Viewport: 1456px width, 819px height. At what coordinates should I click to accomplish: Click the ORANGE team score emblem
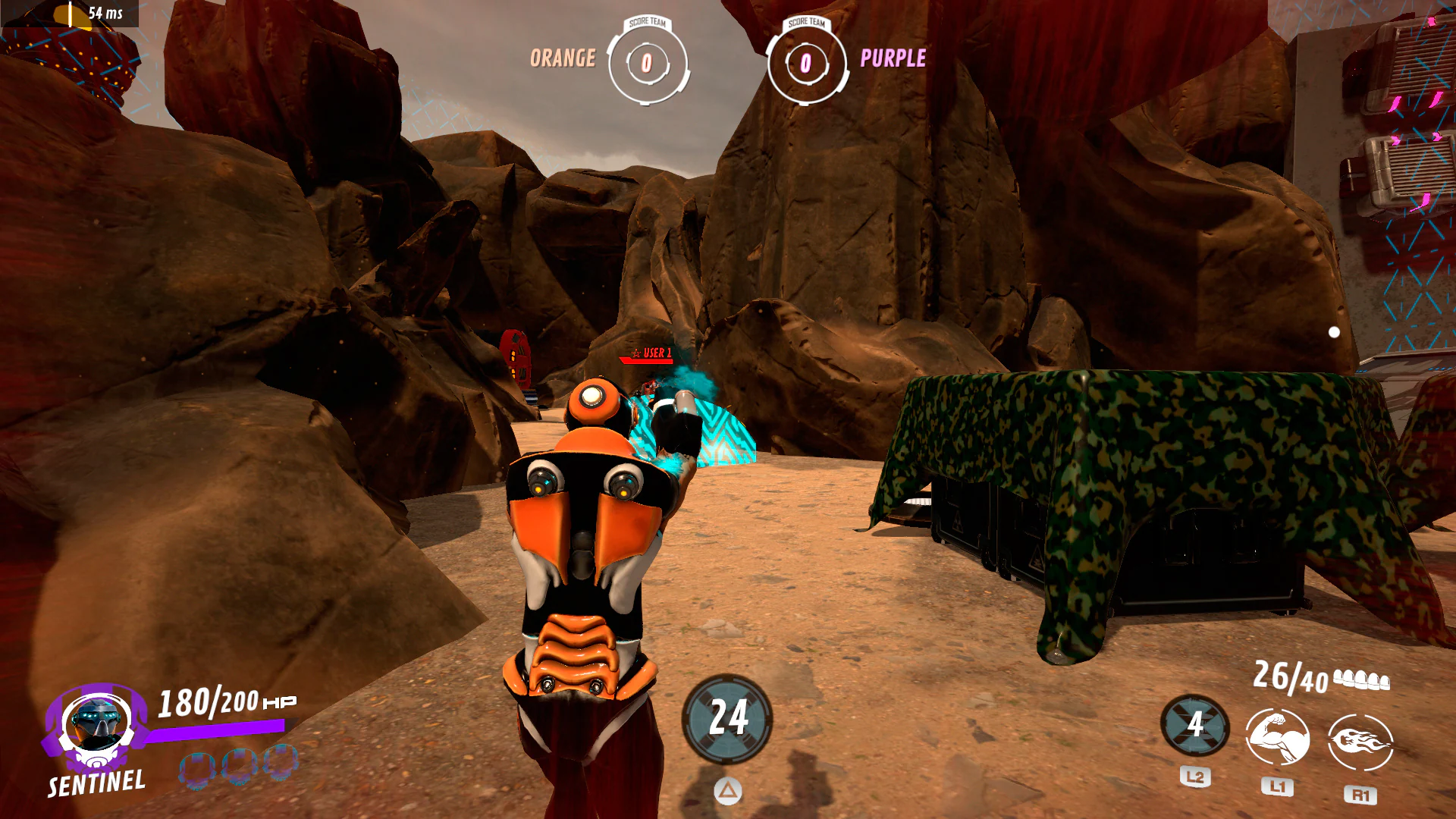[647, 63]
